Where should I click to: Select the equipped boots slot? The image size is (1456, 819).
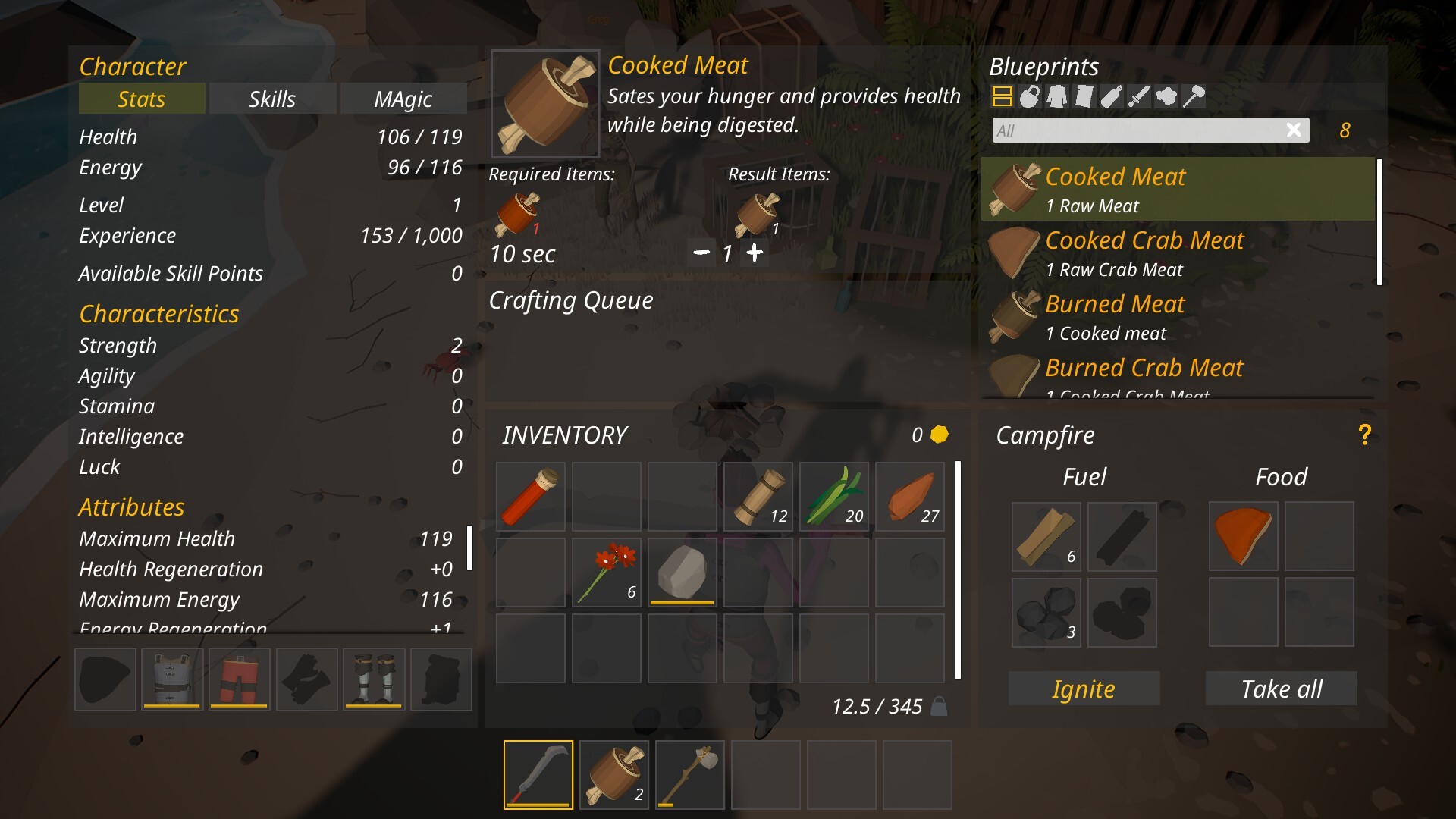pyautogui.click(x=374, y=679)
